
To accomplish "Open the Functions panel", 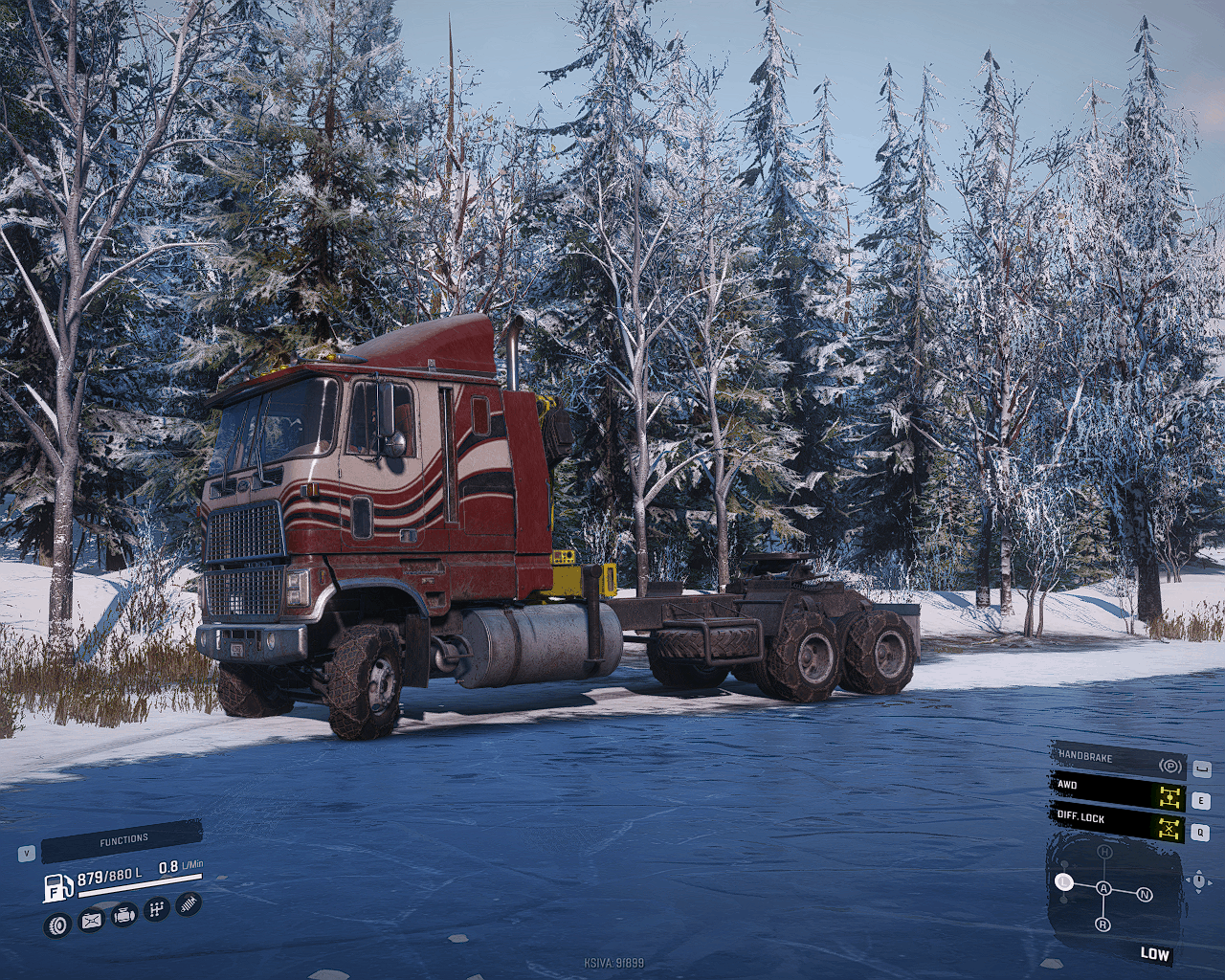I will (x=122, y=840).
